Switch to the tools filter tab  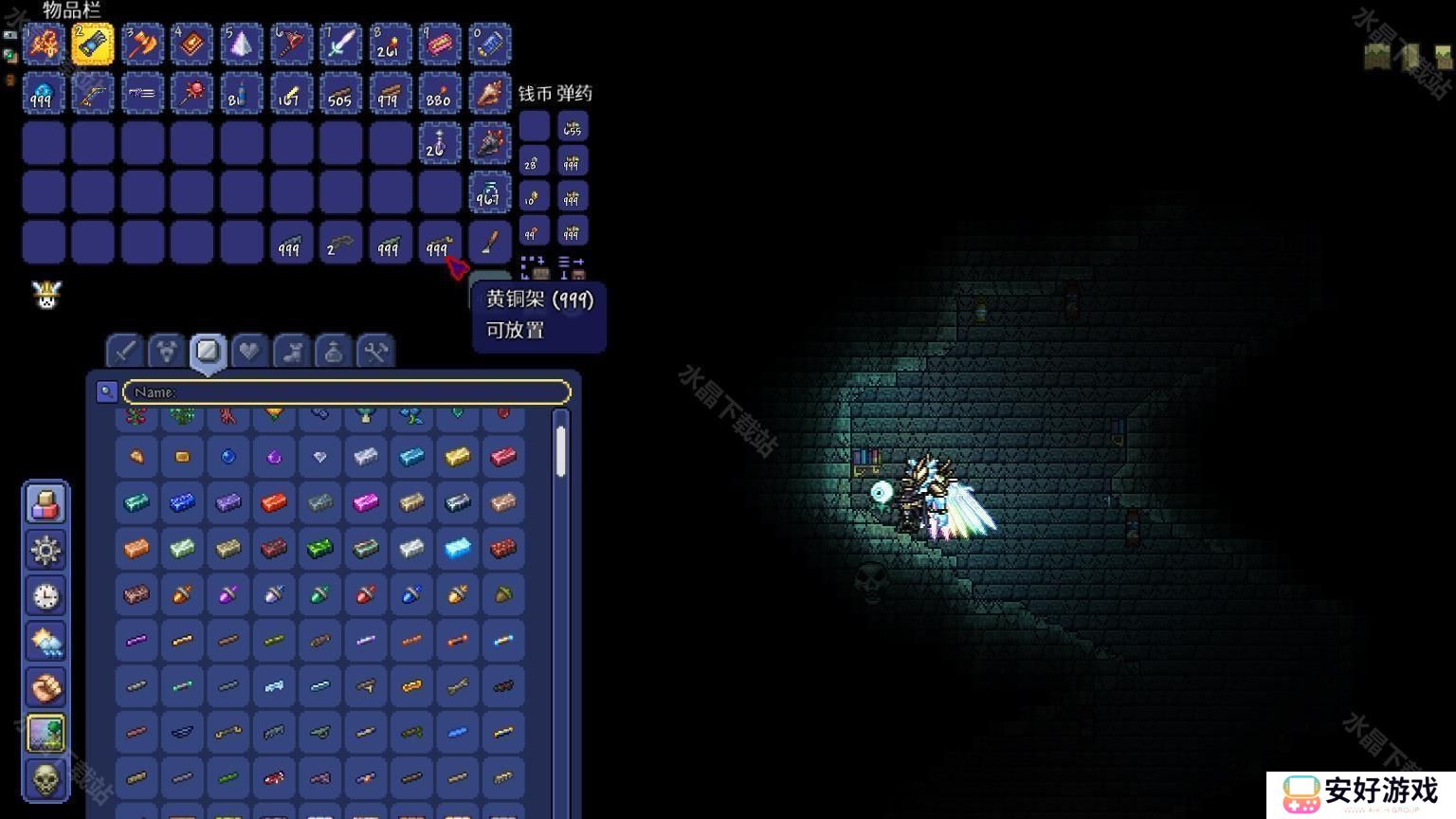[x=375, y=352]
